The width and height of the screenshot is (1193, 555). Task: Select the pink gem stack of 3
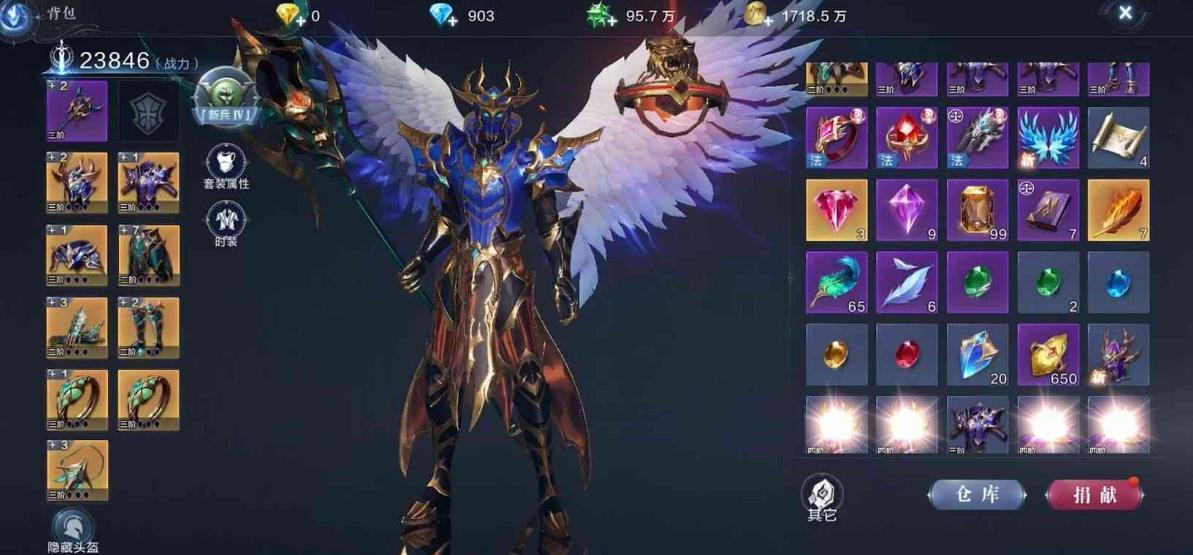click(836, 210)
